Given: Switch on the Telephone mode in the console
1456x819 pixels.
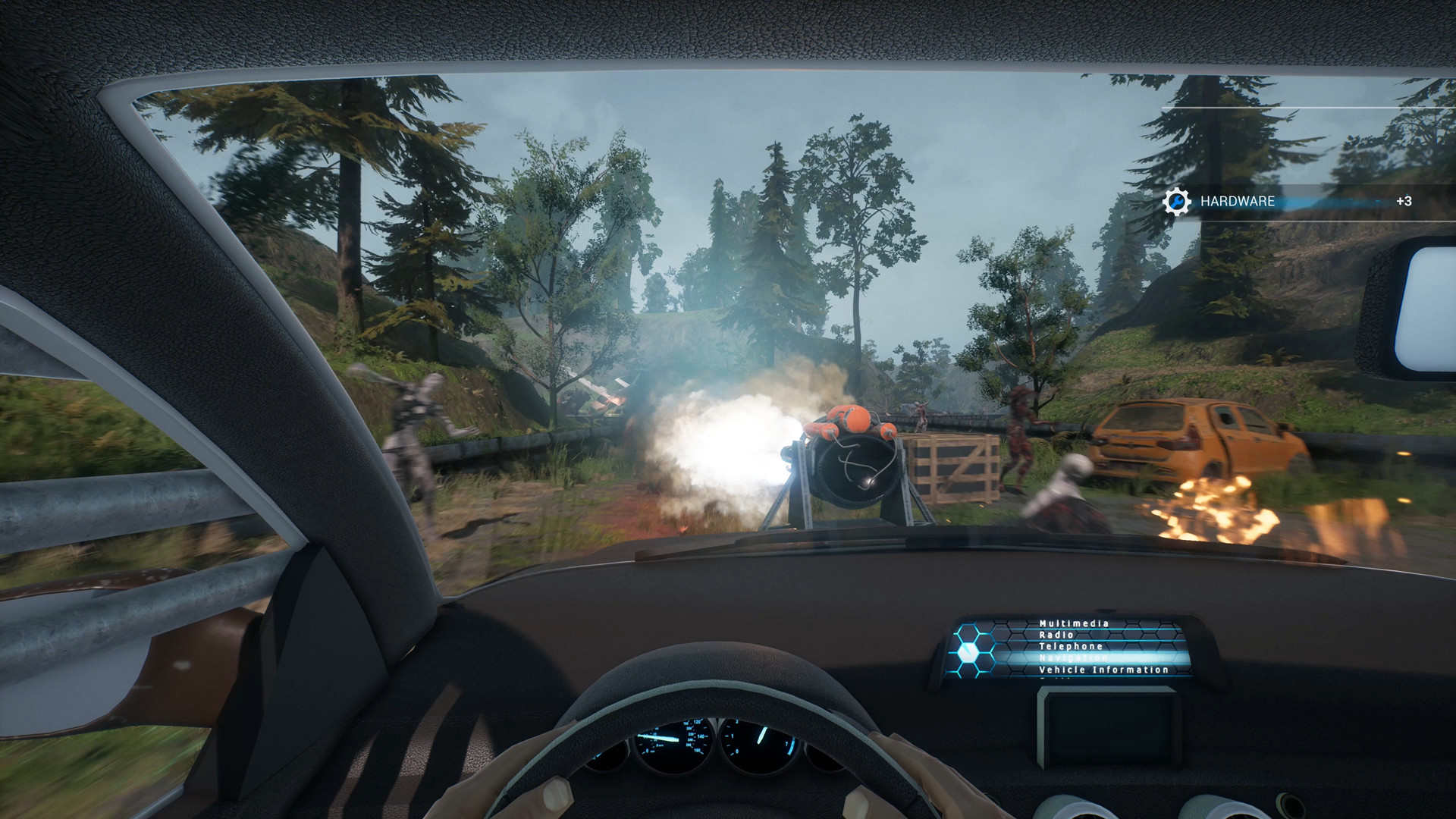Looking at the screenshot, I should pyautogui.click(x=1072, y=646).
